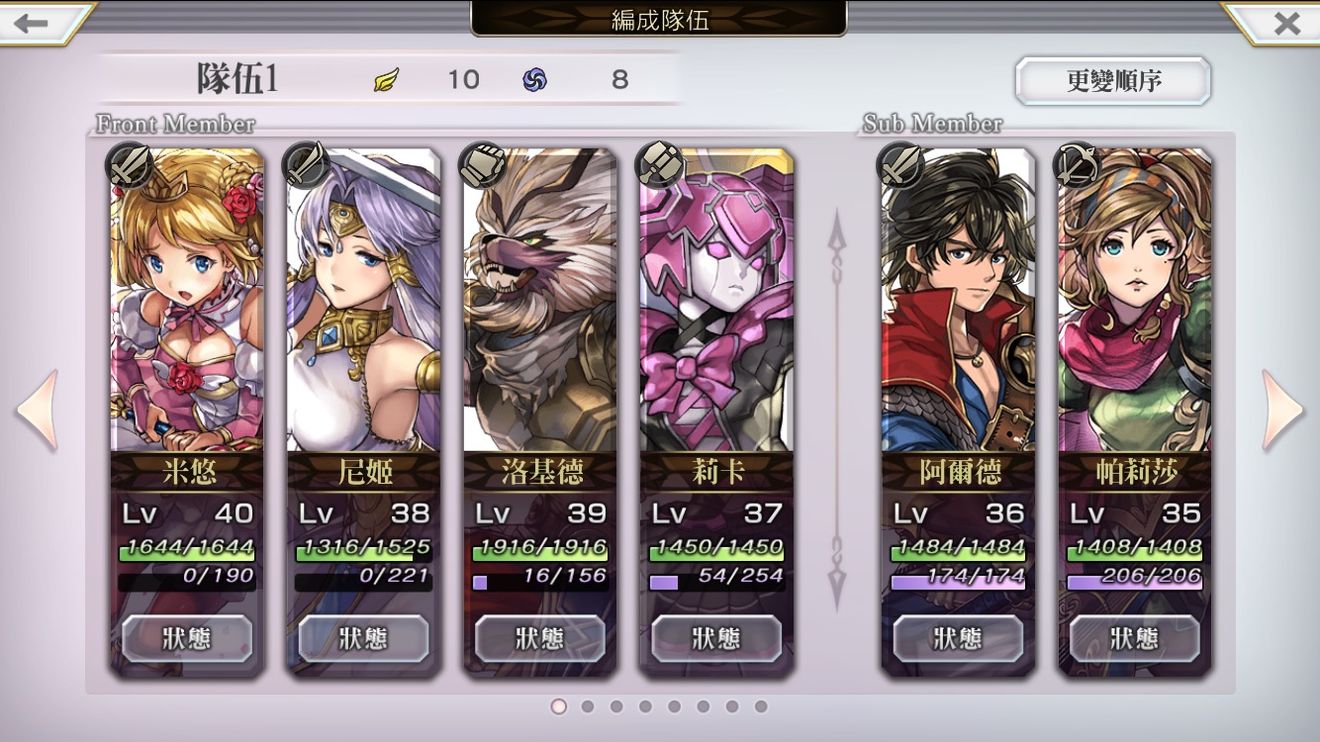Select the 尼姬 character card portrait
The image size is (1320, 742).
click(x=363, y=300)
